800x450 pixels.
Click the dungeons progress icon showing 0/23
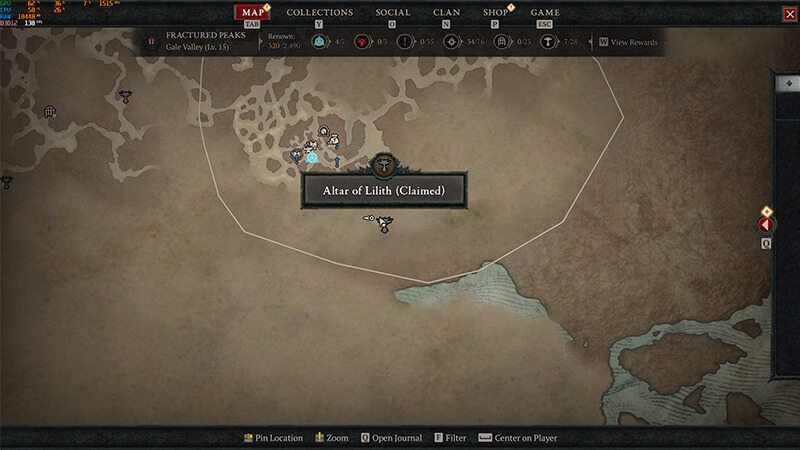pos(502,42)
